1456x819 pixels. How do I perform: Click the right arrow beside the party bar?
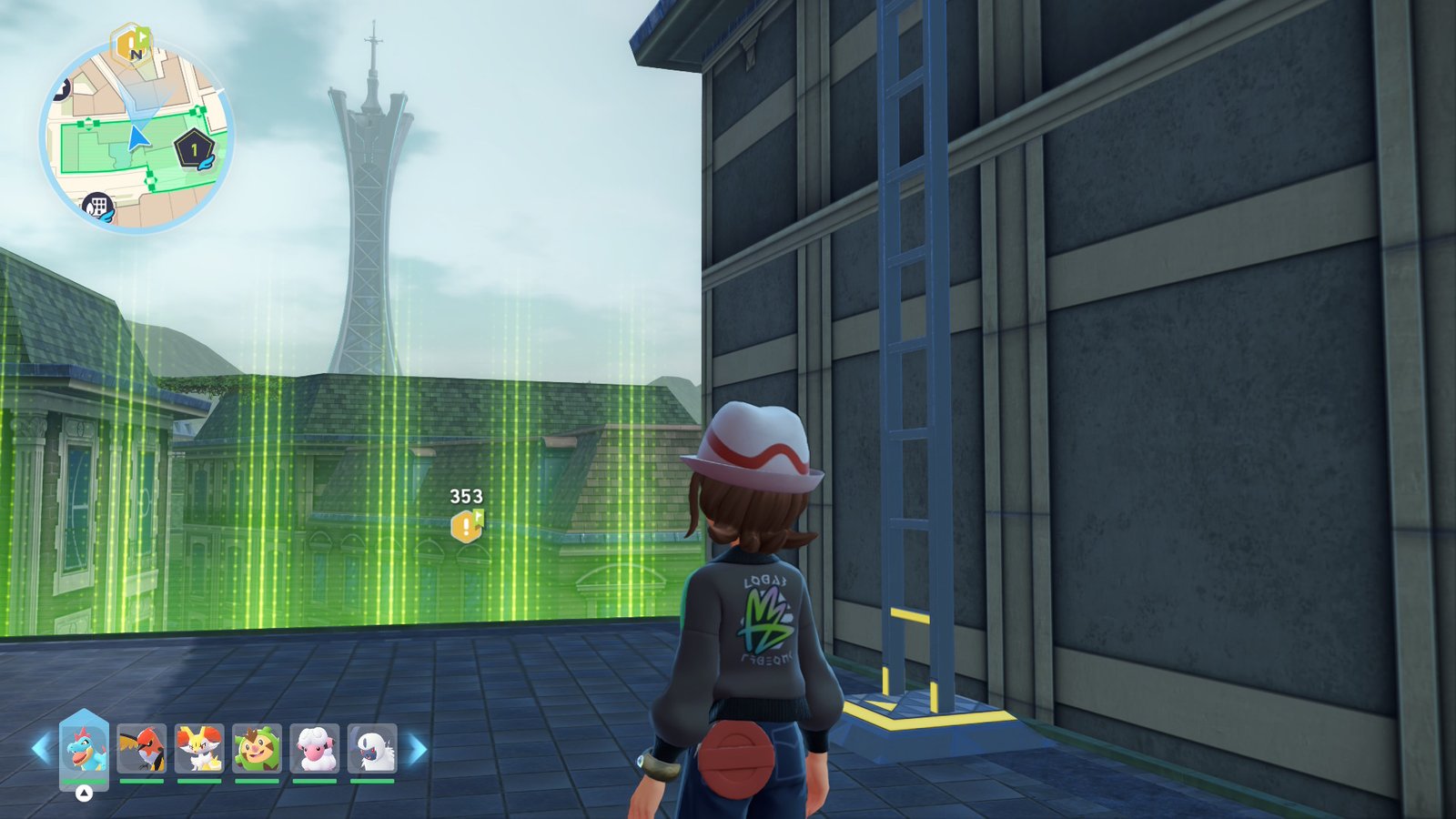[418, 749]
